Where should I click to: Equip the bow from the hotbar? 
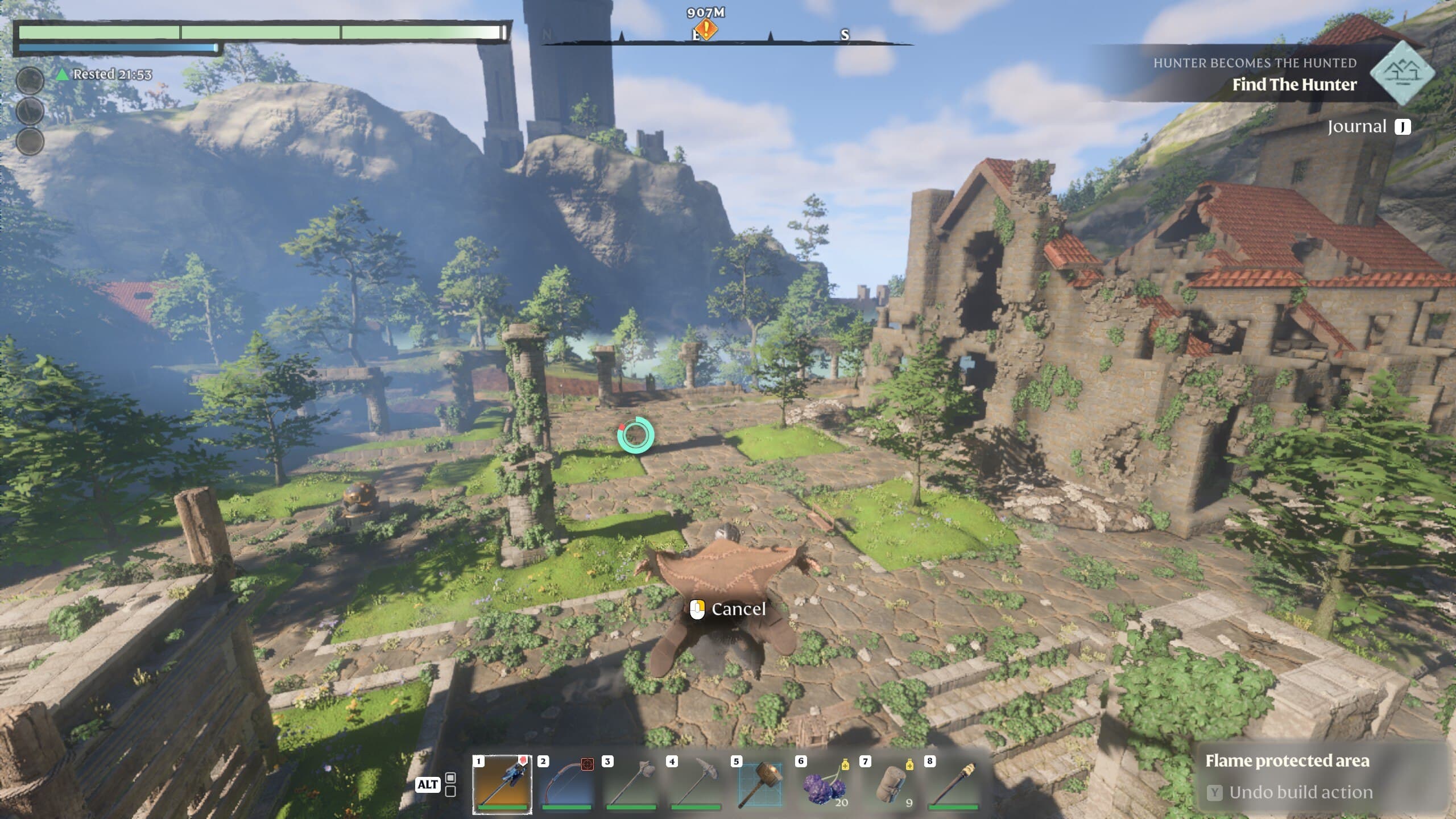(x=566, y=784)
